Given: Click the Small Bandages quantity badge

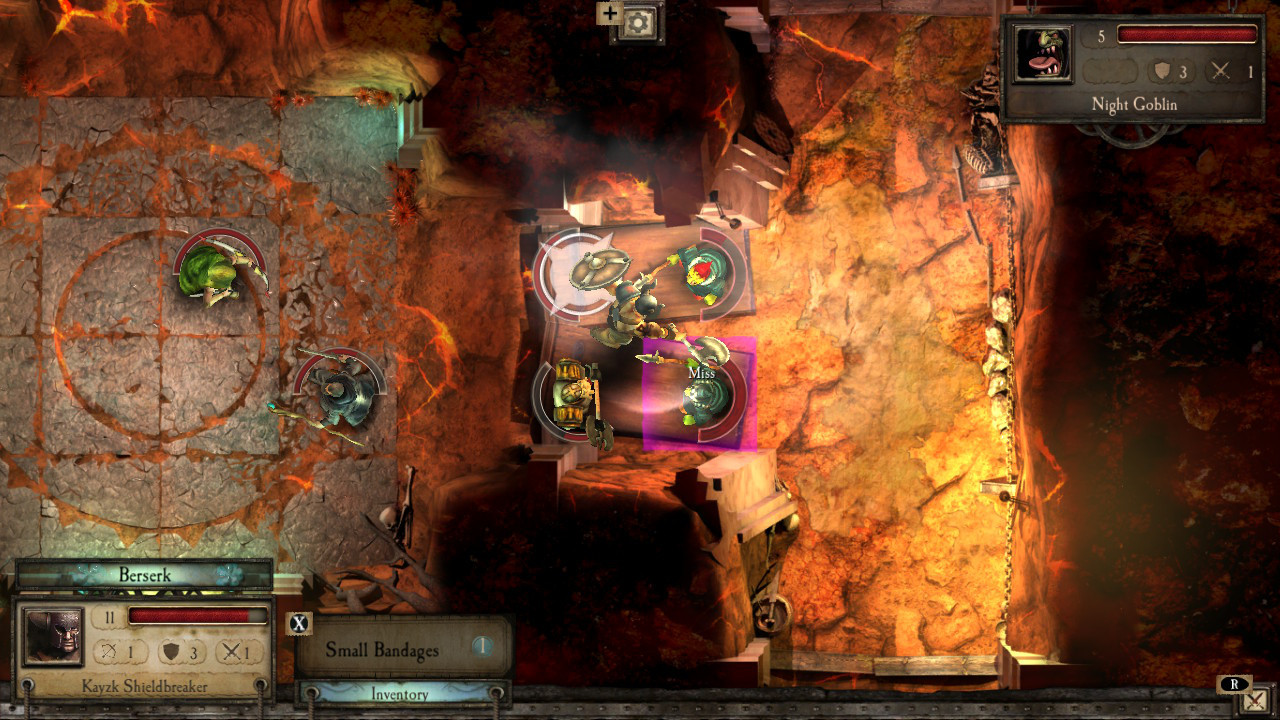Looking at the screenshot, I should coord(484,647).
